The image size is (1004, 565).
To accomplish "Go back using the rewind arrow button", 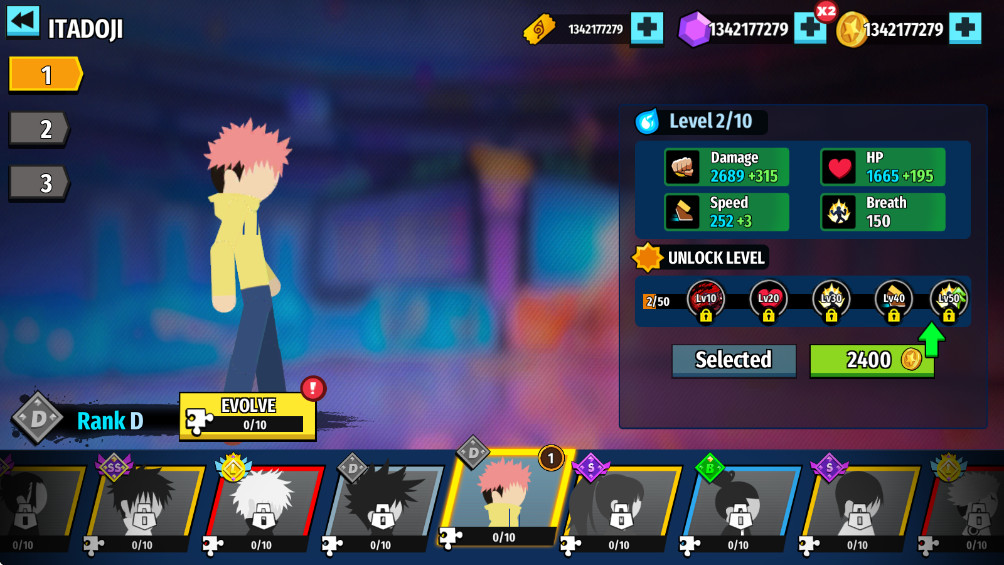I will (23, 22).
